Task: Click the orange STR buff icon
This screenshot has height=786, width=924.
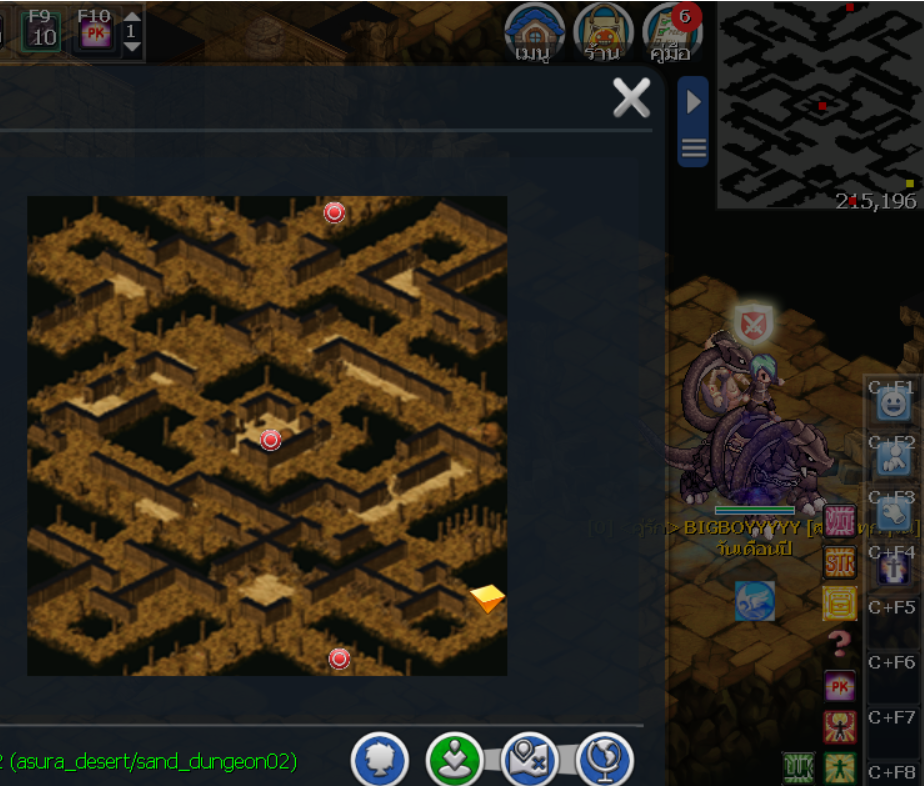Action: 839,563
